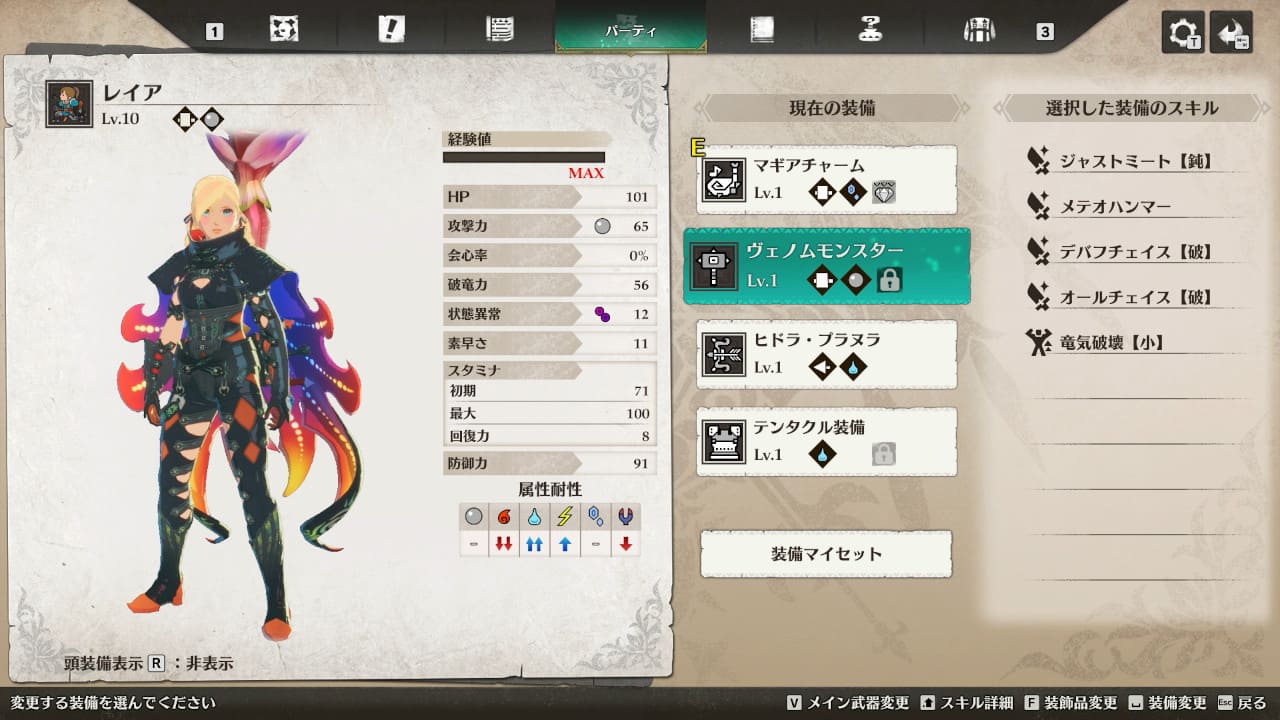
Task: Select the マギアチャーム equipment row
Action: [x=826, y=179]
